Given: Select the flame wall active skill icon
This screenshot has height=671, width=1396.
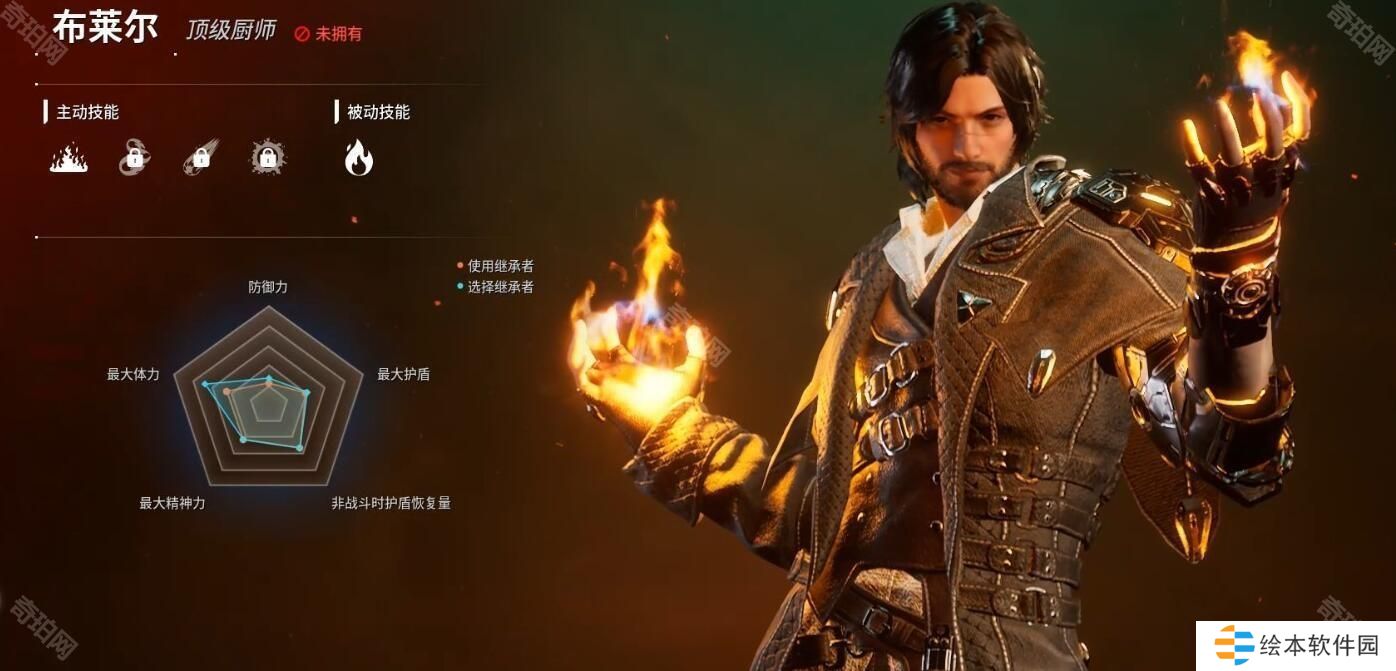Looking at the screenshot, I should [x=69, y=158].
